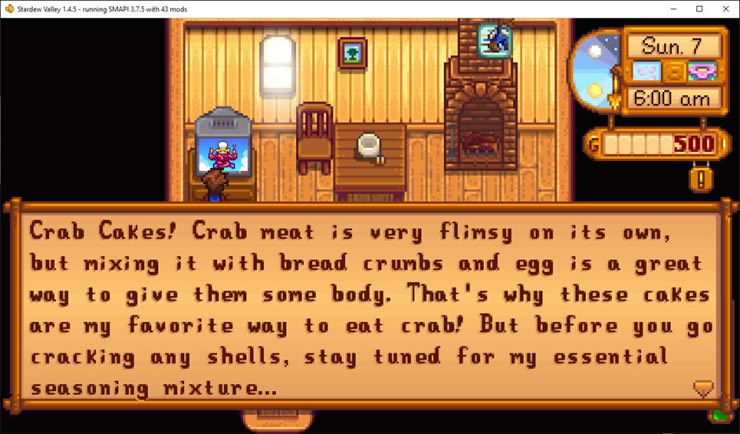The width and height of the screenshot is (740, 434).
Task: Close the Stardew Valley window
Action: tap(723, 9)
